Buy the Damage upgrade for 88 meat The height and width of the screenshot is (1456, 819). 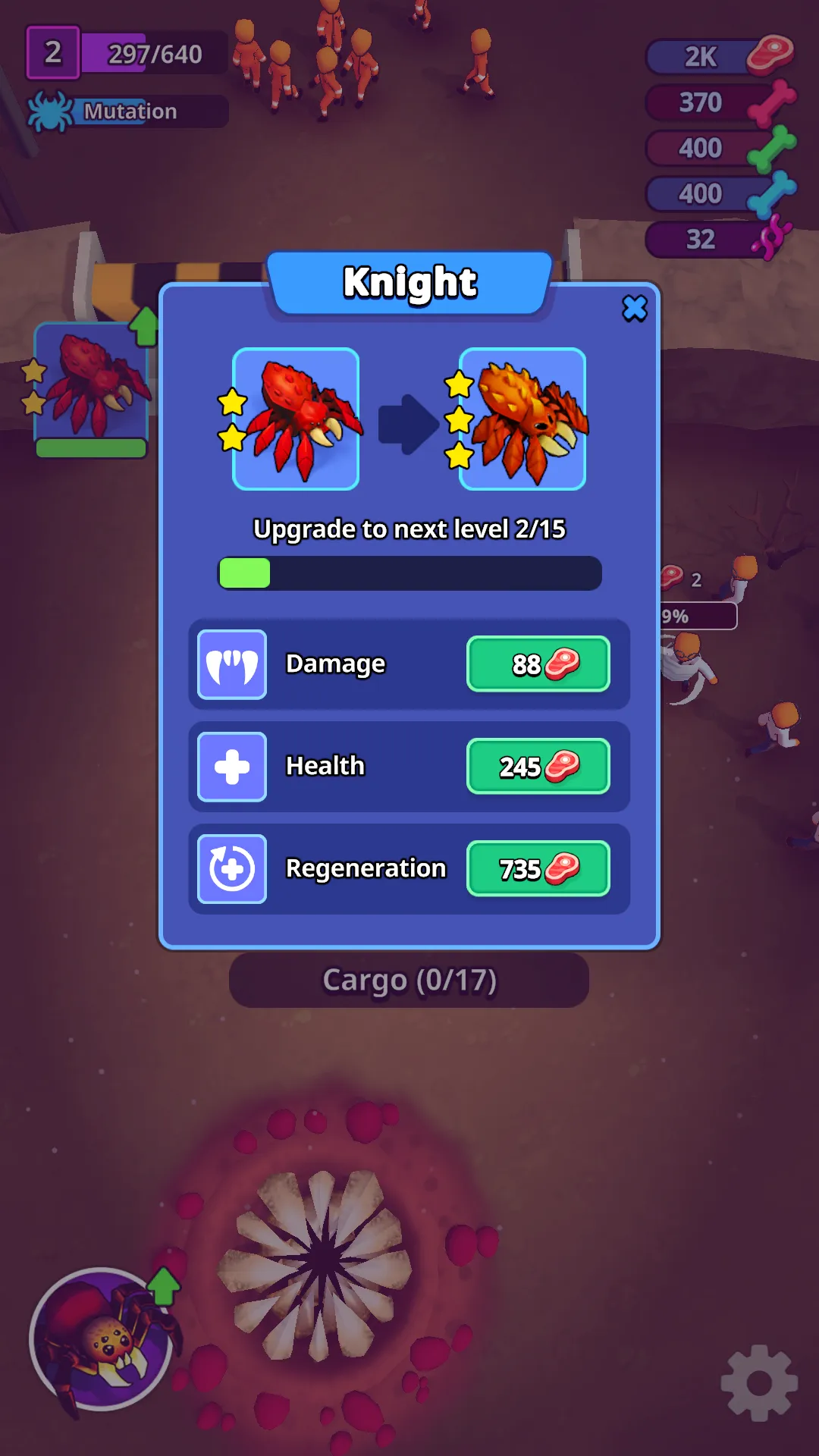click(538, 664)
